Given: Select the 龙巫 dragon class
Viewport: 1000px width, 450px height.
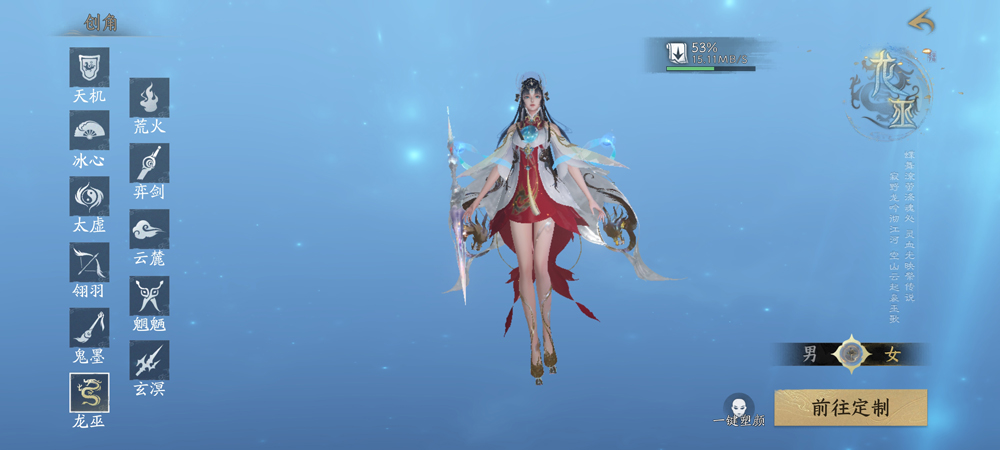Looking at the screenshot, I should (x=89, y=392).
